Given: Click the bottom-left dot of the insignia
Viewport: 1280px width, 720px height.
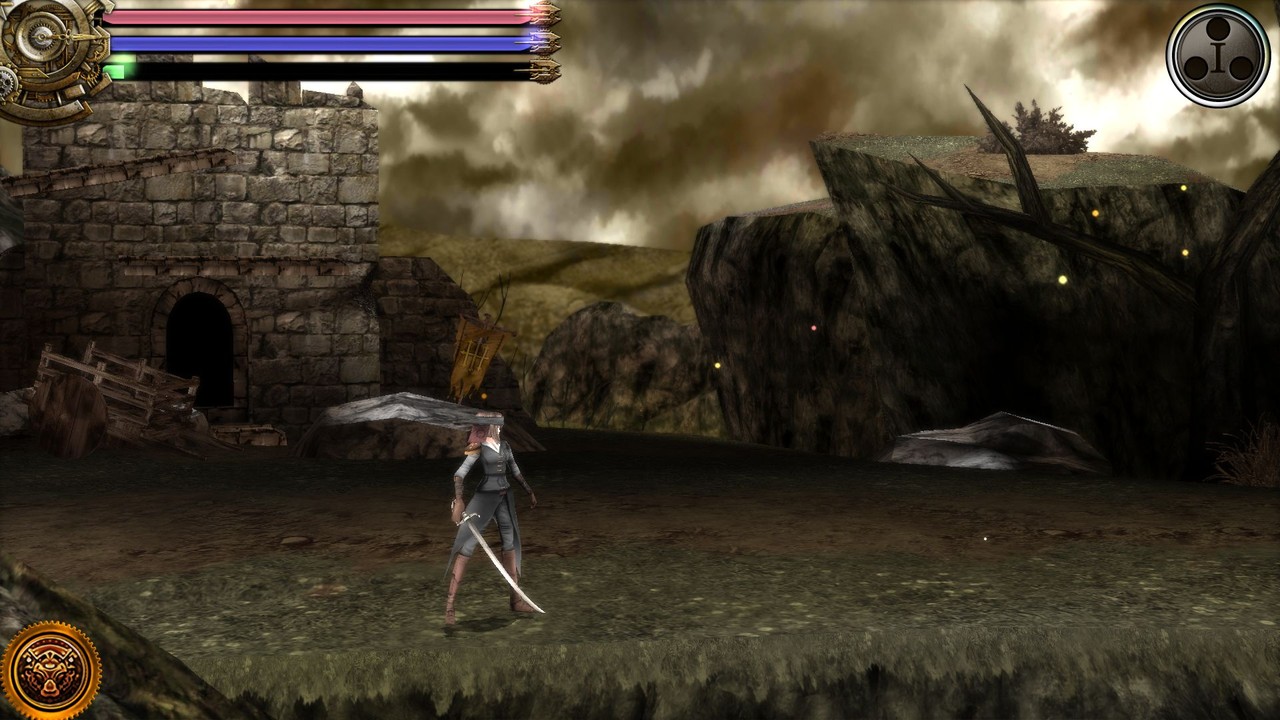Looking at the screenshot, I should tap(1196, 68).
